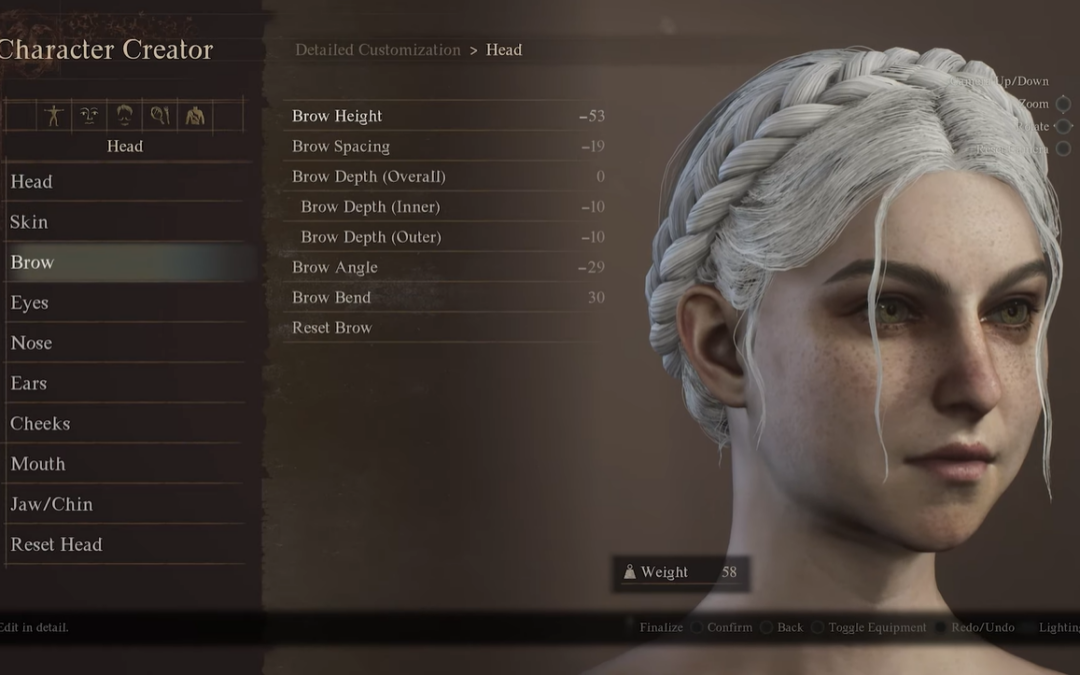Select Brow Depth (Overall) row
1080x675 pixels.
[x=369, y=176]
